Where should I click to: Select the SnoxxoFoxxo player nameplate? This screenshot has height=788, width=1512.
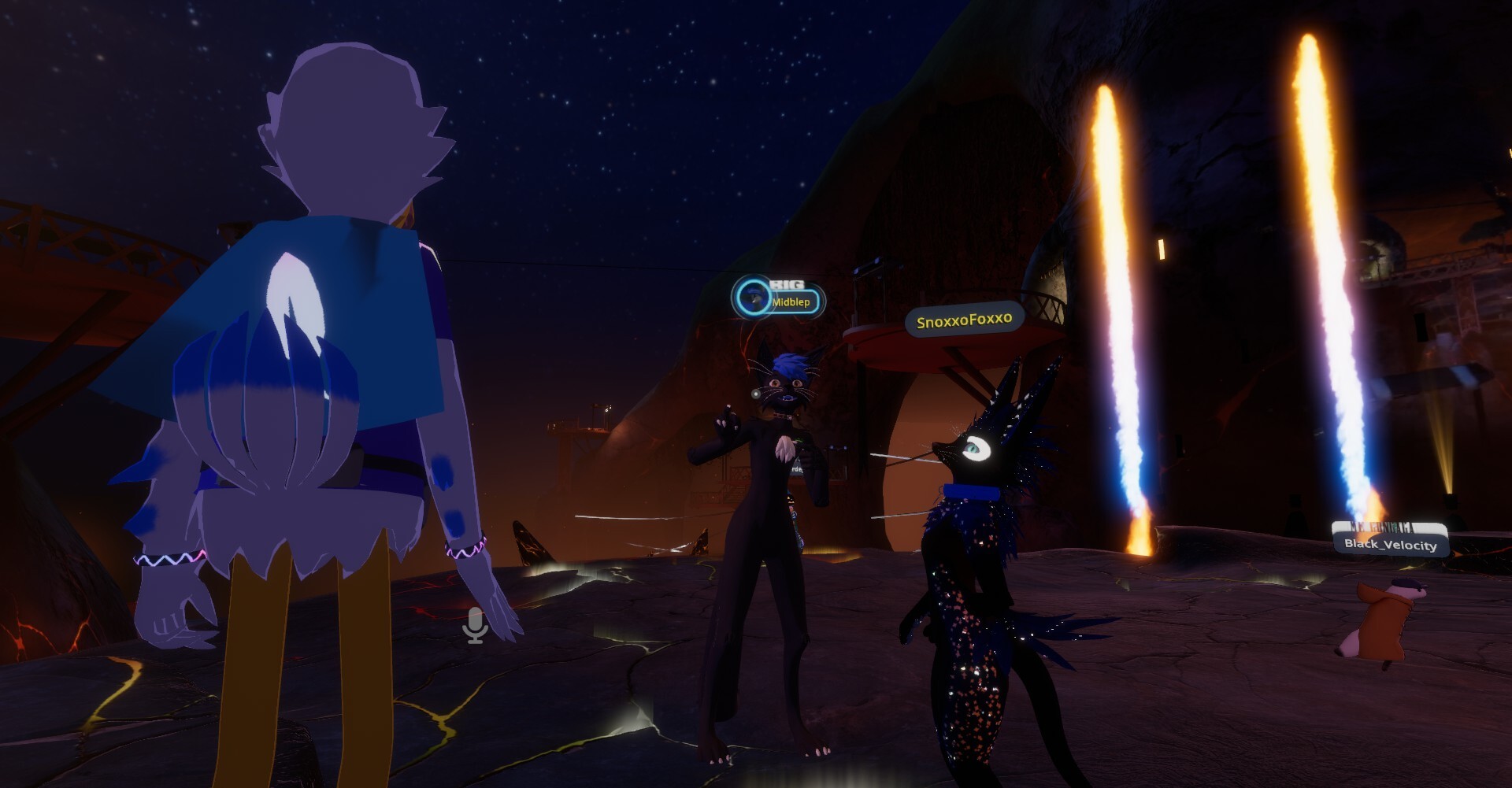coord(964,320)
